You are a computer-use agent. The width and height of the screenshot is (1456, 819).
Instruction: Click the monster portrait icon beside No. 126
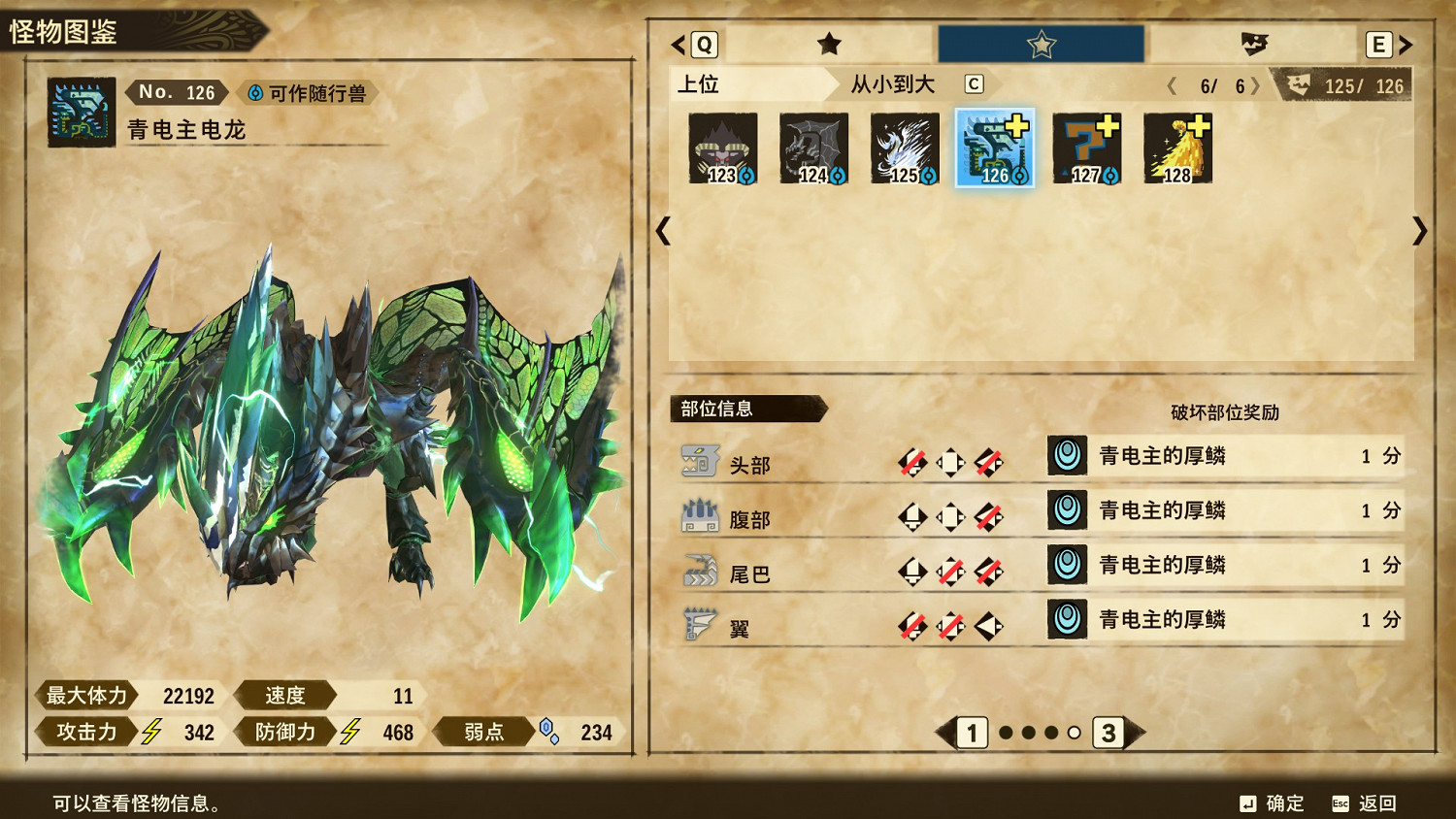pos(81,93)
